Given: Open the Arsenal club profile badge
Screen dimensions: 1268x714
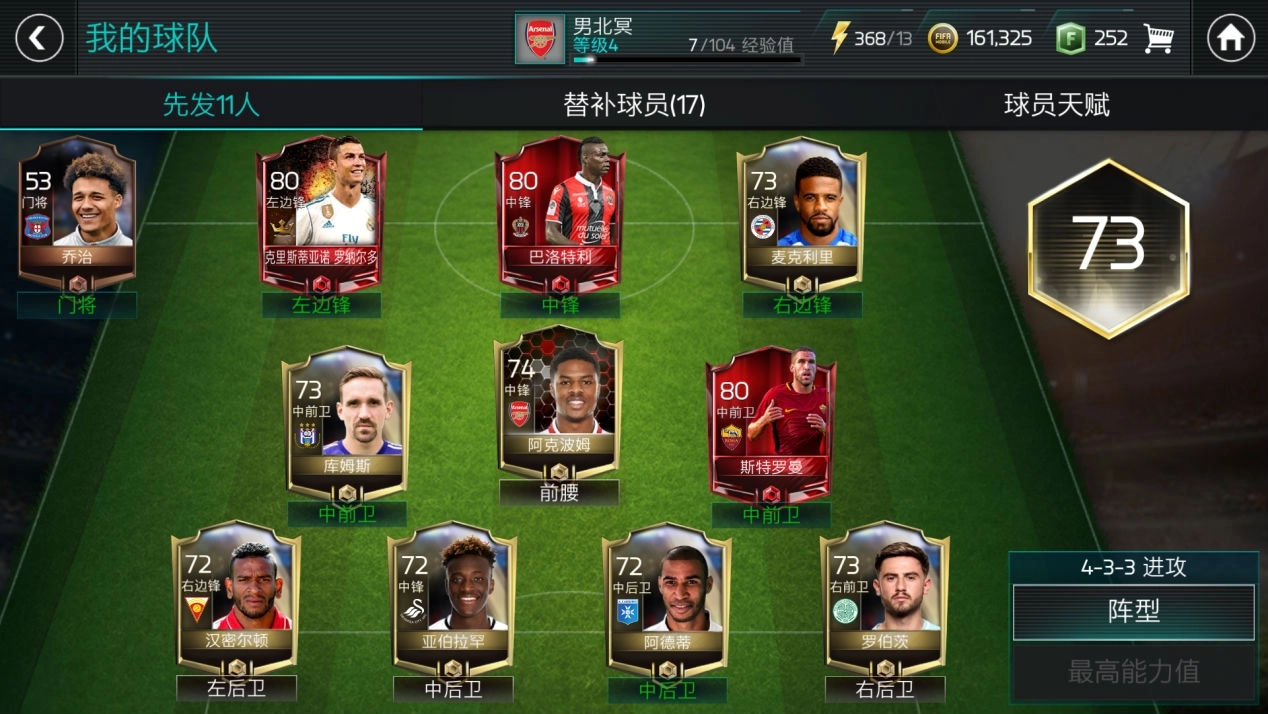Looking at the screenshot, I should tap(540, 39).
